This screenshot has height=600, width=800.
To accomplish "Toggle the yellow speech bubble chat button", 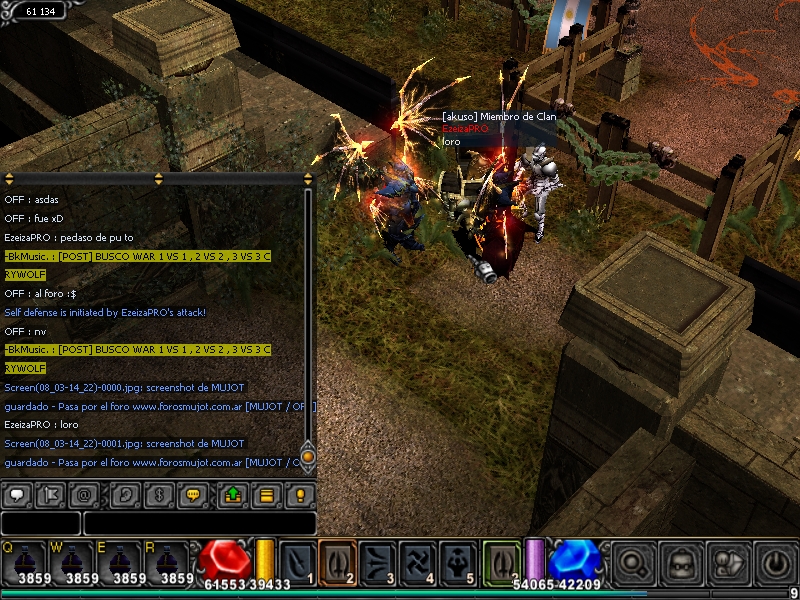I will (x=195, y=494).
